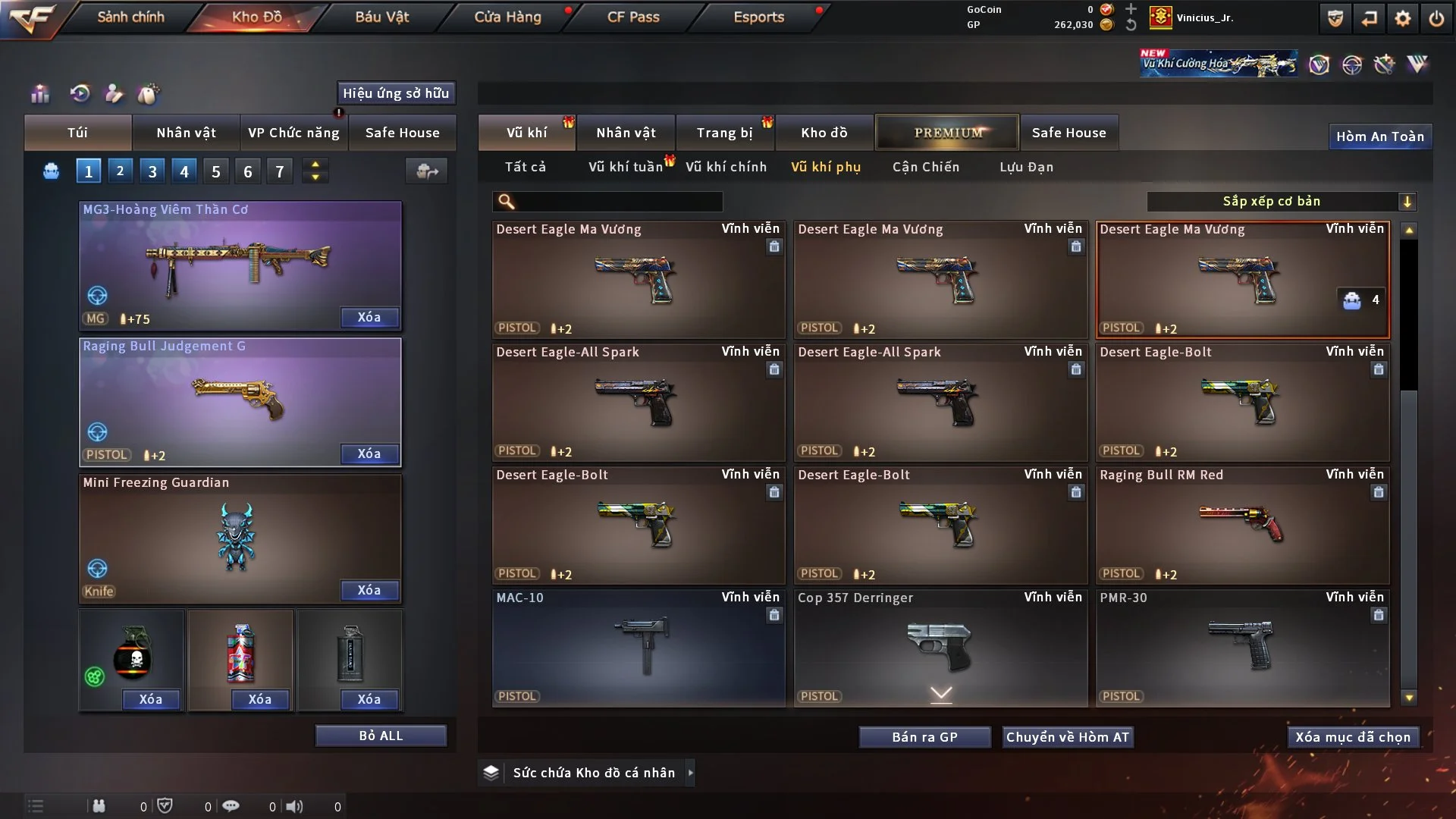Switch to the PREMIUM tab
Viewport: 1456px width, 819px height.
947,133
